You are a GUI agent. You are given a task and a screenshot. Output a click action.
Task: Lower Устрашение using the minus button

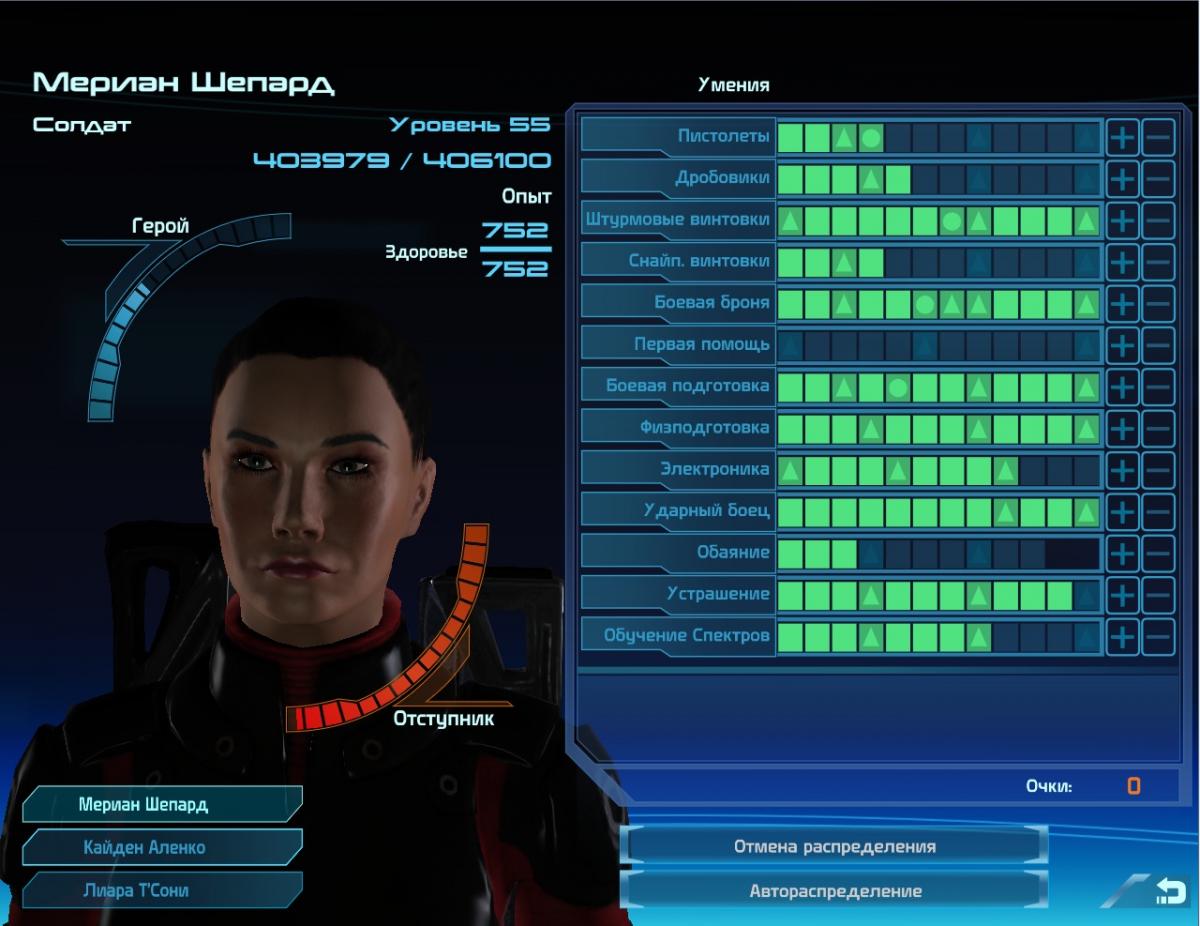click(1158, 594)
